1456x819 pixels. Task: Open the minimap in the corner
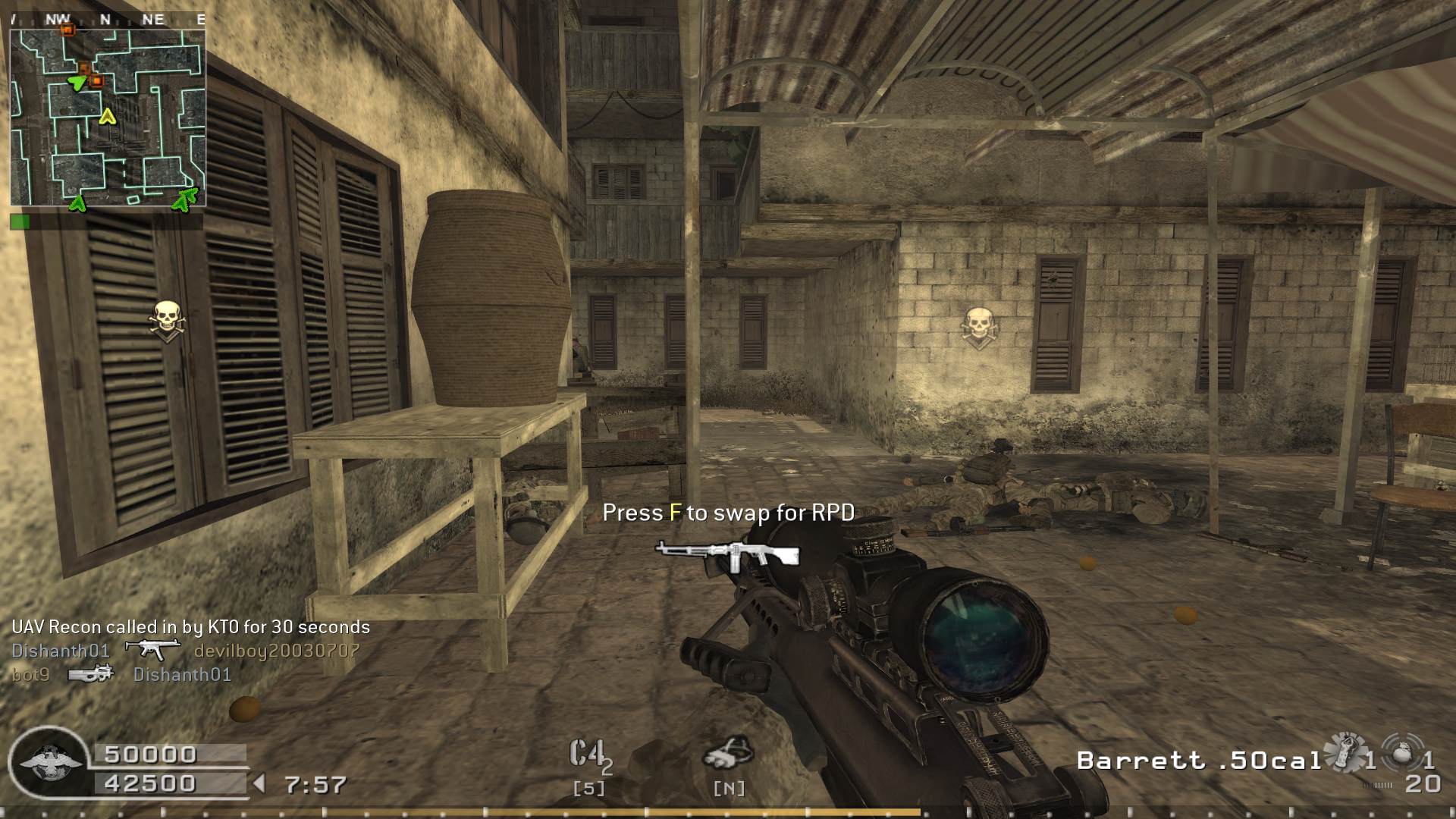[108, 118]
